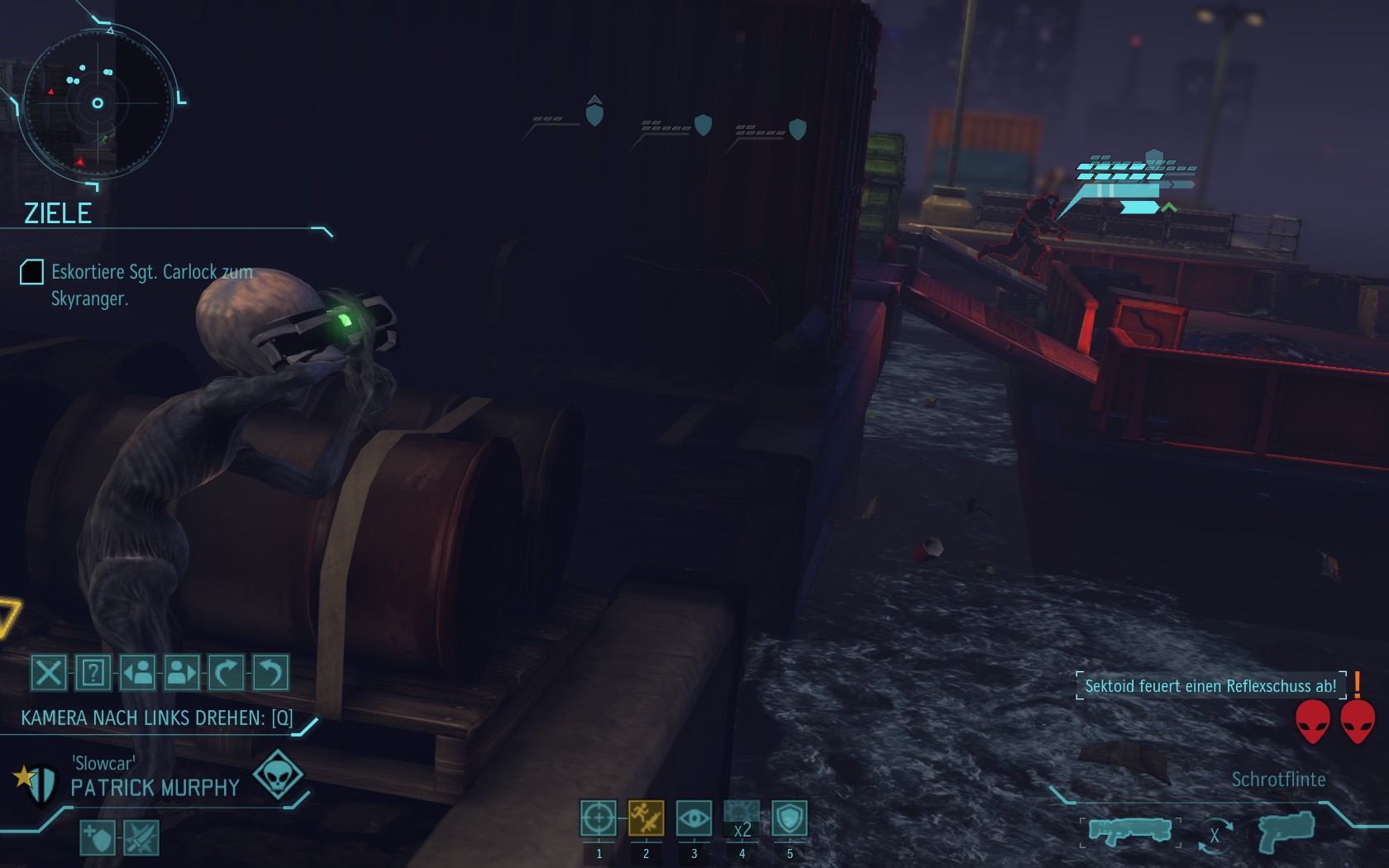This screenshot has height=868, width=1389.
Task: Click the clockwise camera rotate arrow
Action: pos(226,673)
